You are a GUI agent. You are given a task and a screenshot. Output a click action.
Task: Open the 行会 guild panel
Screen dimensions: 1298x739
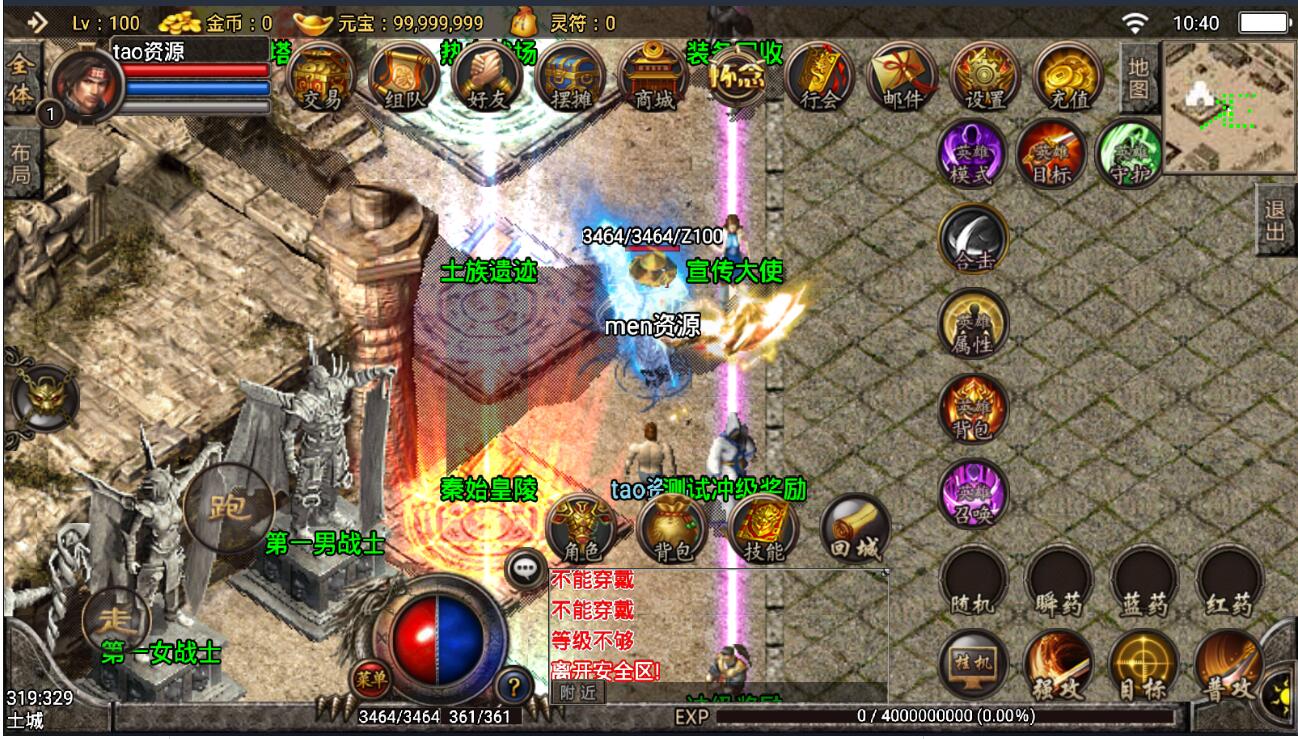[819, 78]
